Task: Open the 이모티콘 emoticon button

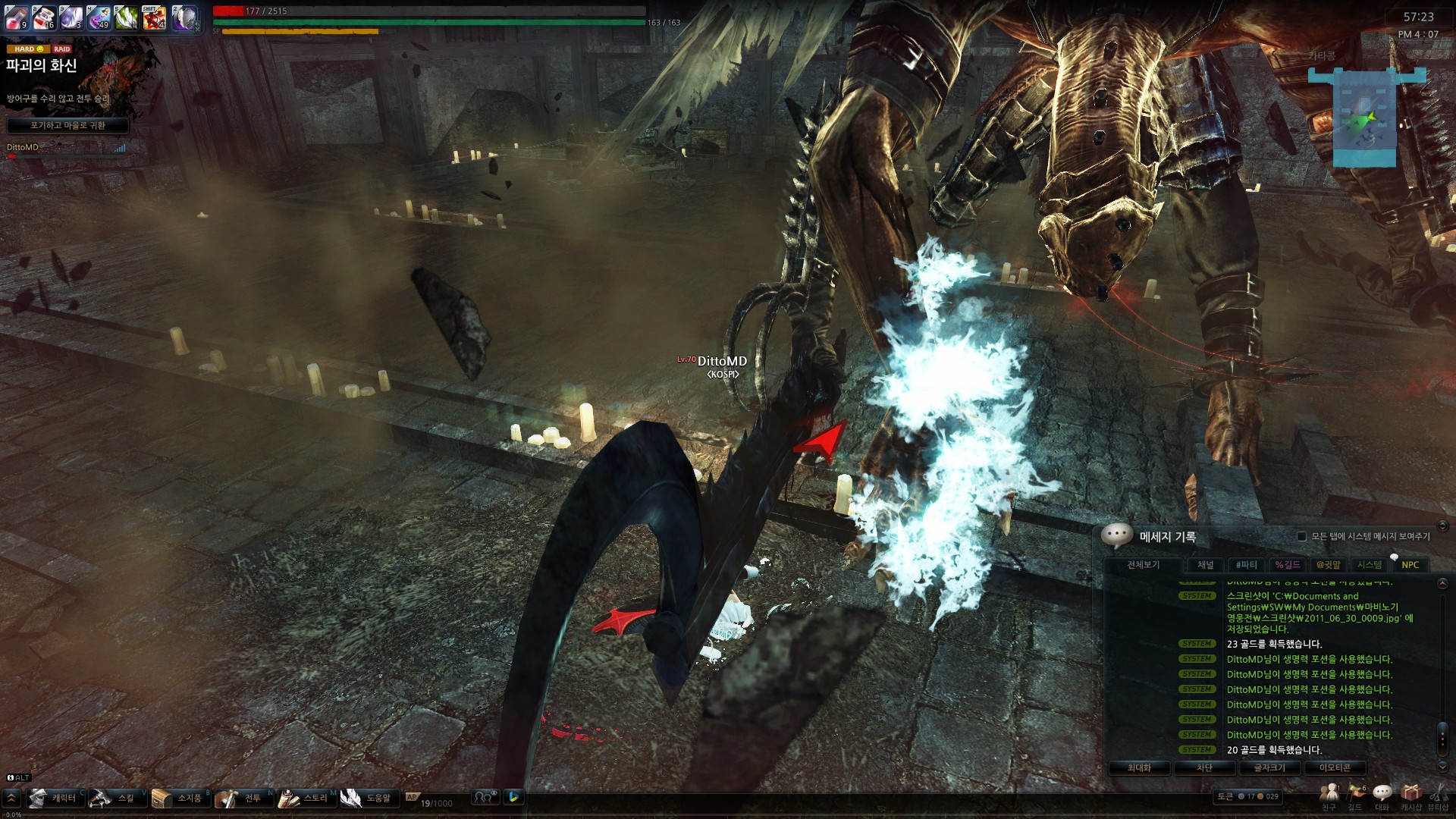Action: coord(1335,767)
